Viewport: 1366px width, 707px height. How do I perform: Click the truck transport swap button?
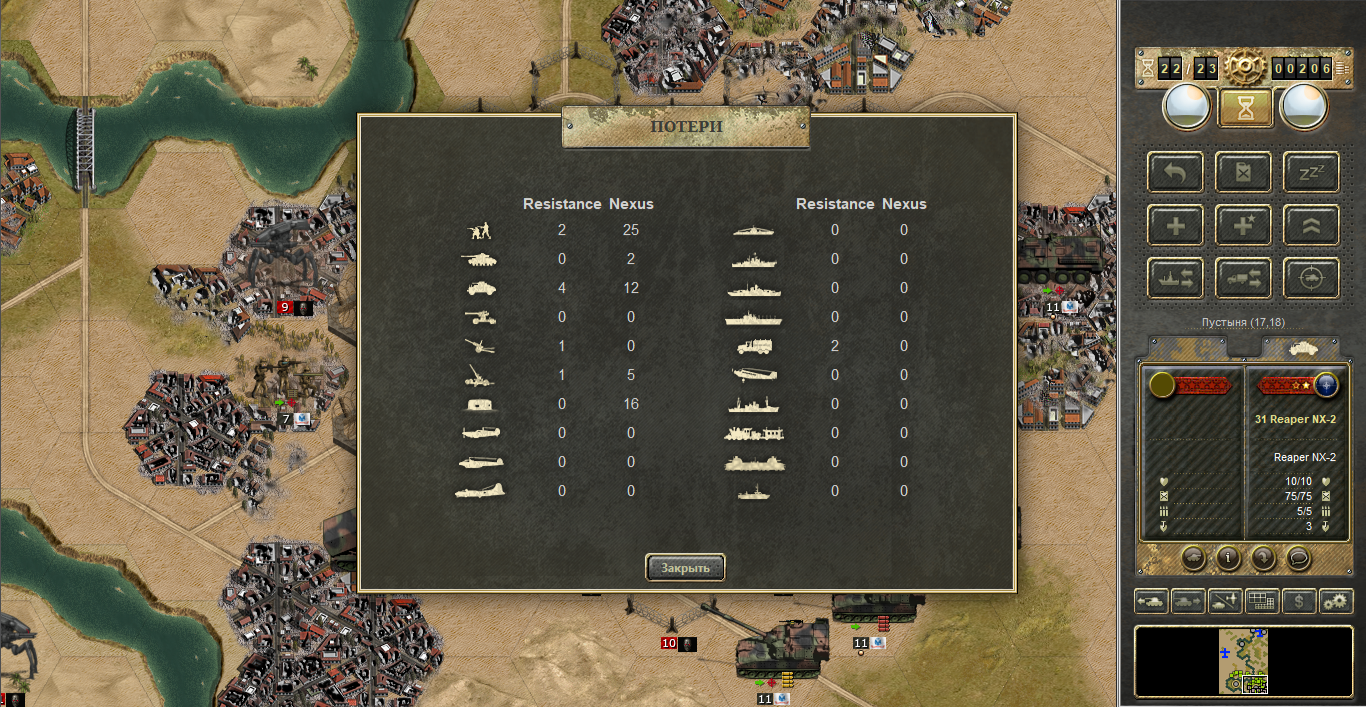tap(1245, 279)
